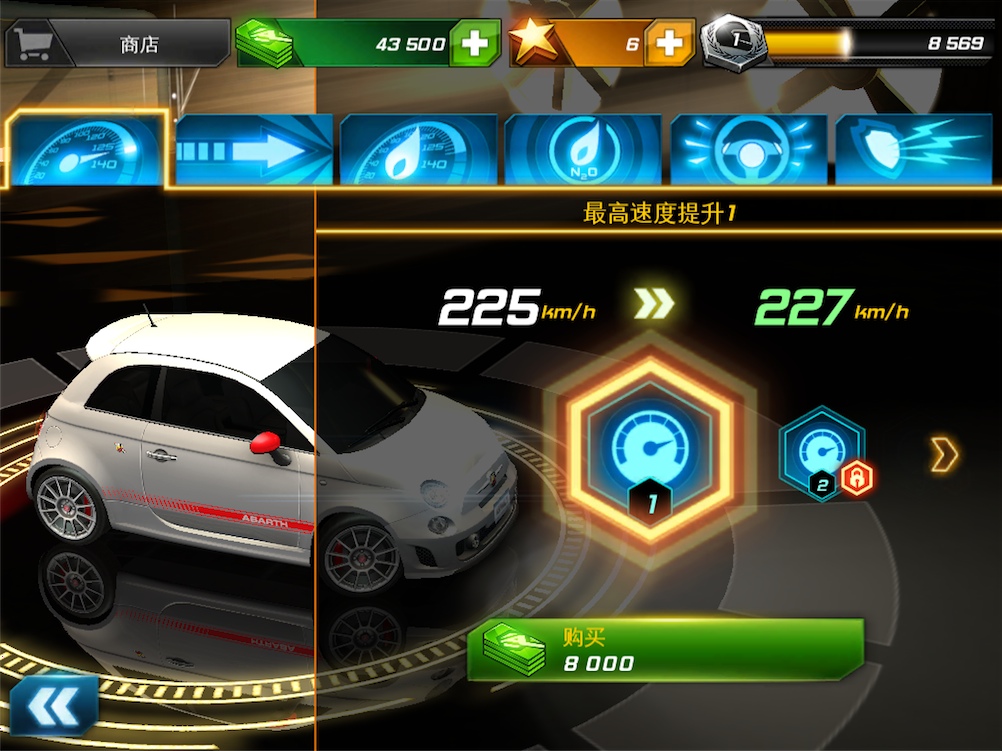Switch to the steering wheel handling tab
1002x751 pixels.
coord(748,150)
